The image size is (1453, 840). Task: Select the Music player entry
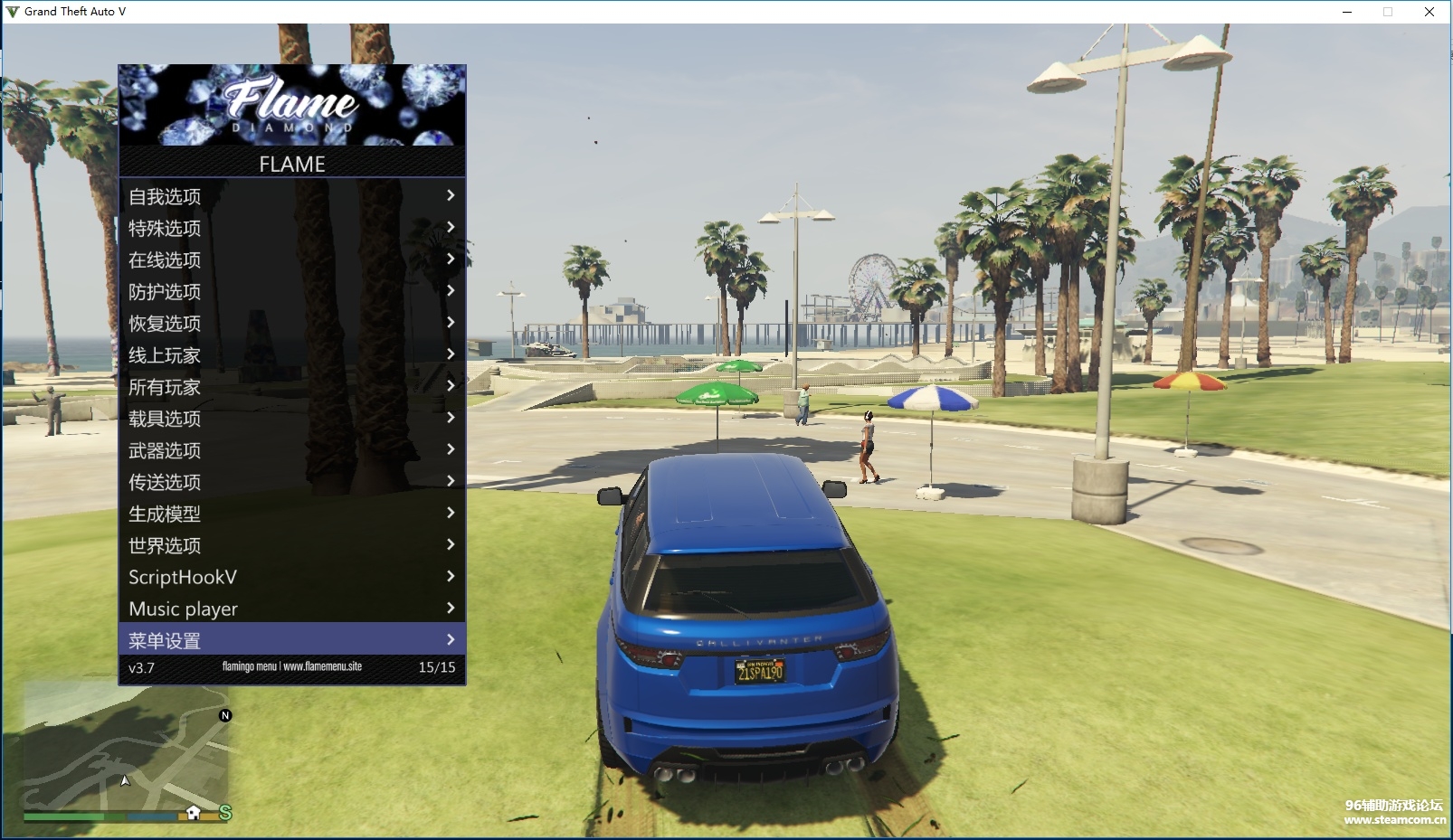291,609
